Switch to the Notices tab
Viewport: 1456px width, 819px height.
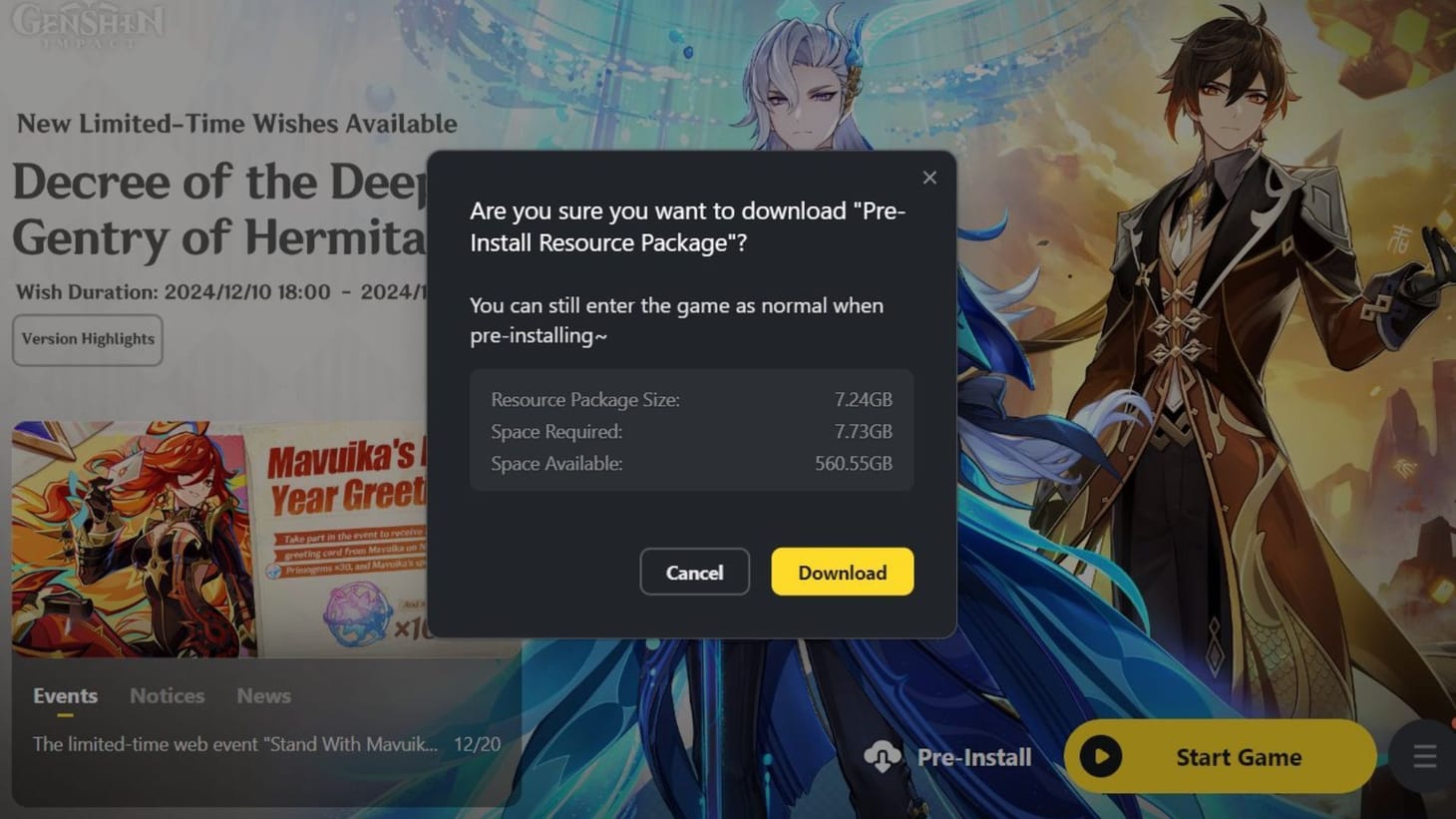click(x=166, y=695)
